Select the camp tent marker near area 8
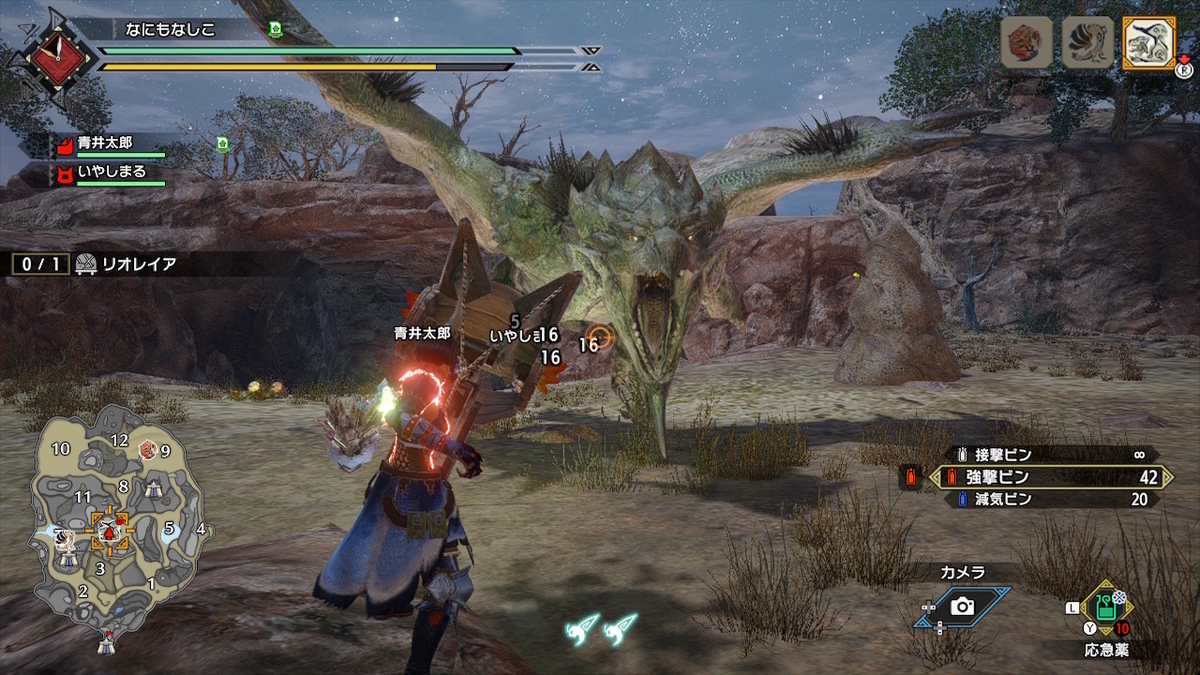The height and width of the screenshot is (675, 1200). coord(154,489)
